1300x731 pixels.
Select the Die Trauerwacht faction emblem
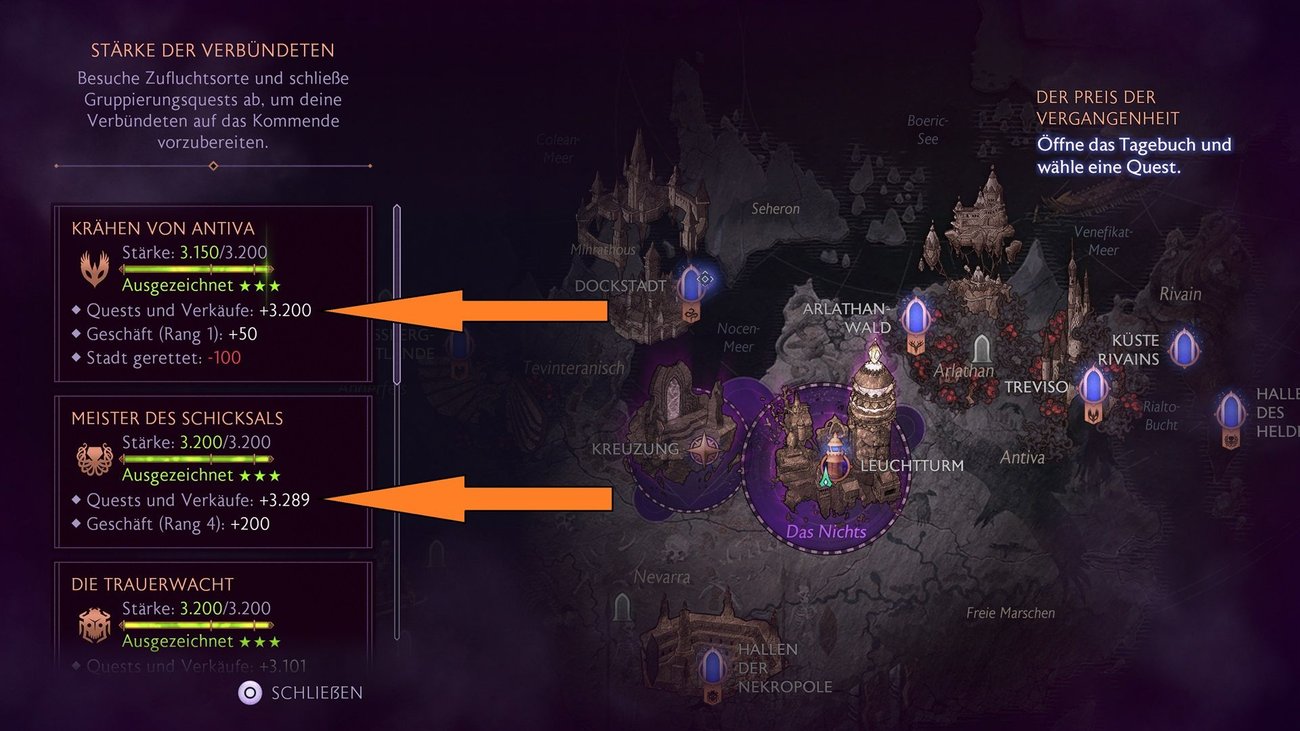pyautogui.click(x=95, y=623)
